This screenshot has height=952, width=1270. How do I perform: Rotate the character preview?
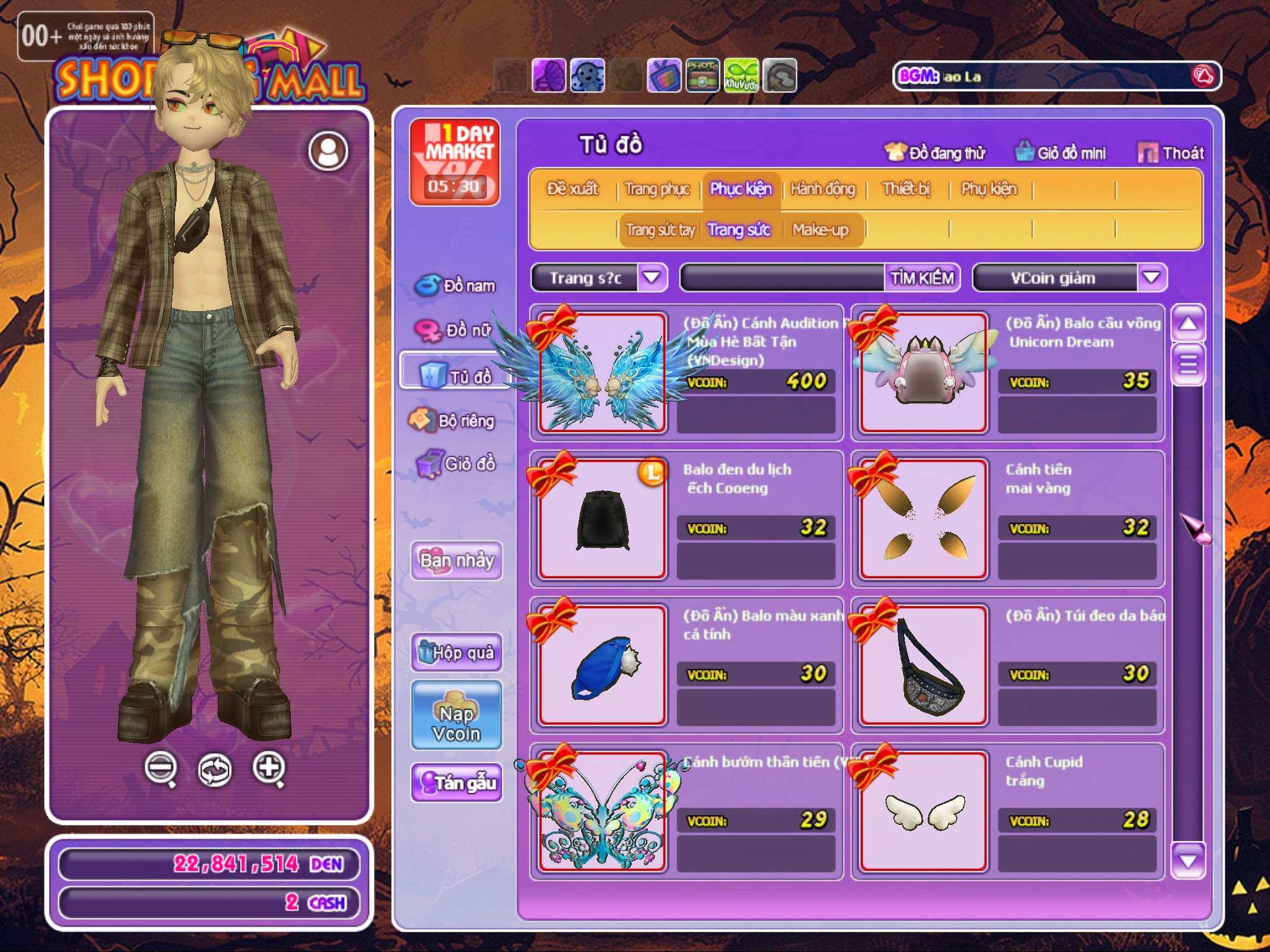(x=215, y=769)
